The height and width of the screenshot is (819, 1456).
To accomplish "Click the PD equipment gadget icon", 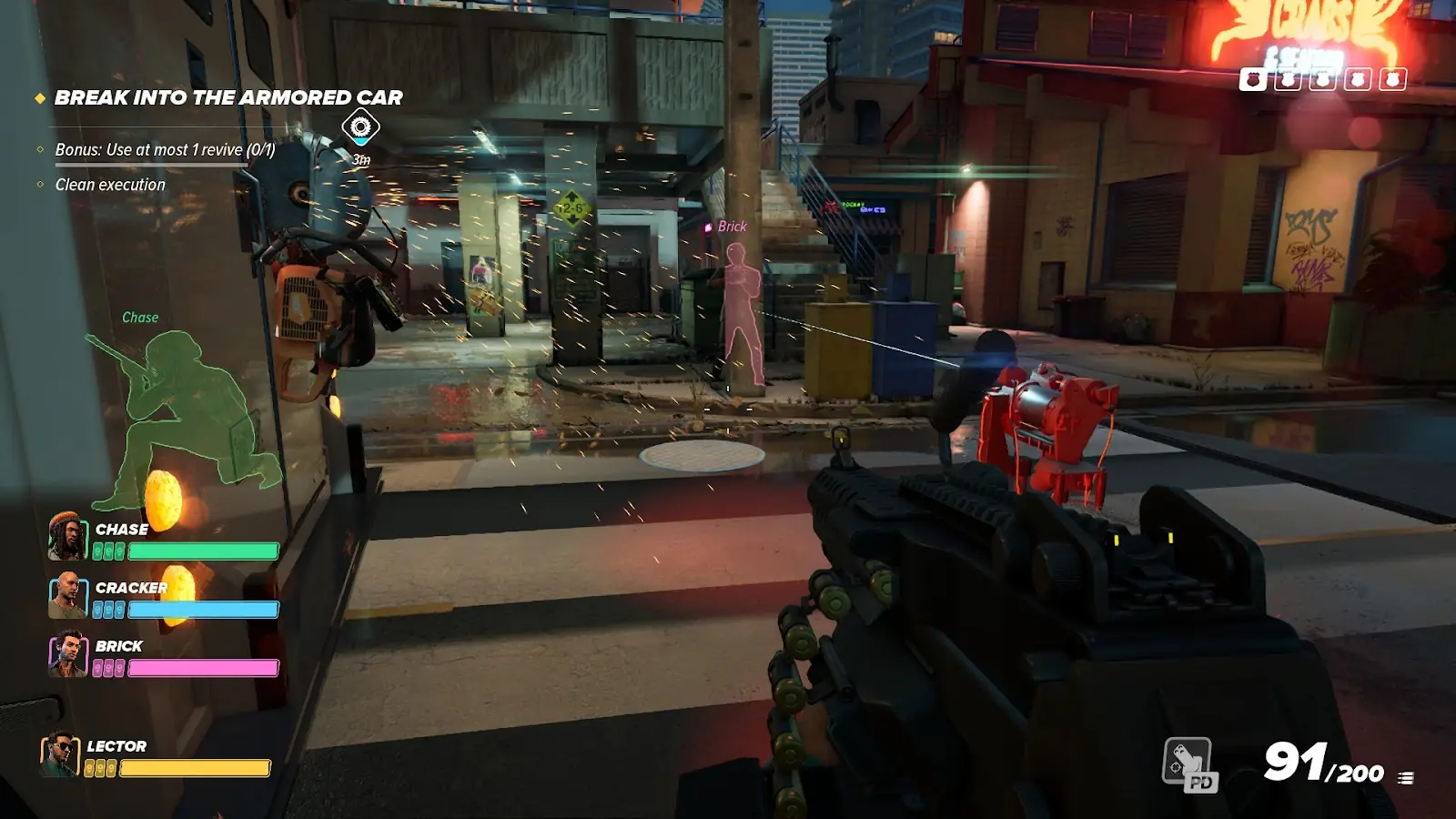I will pos(1188,763).
